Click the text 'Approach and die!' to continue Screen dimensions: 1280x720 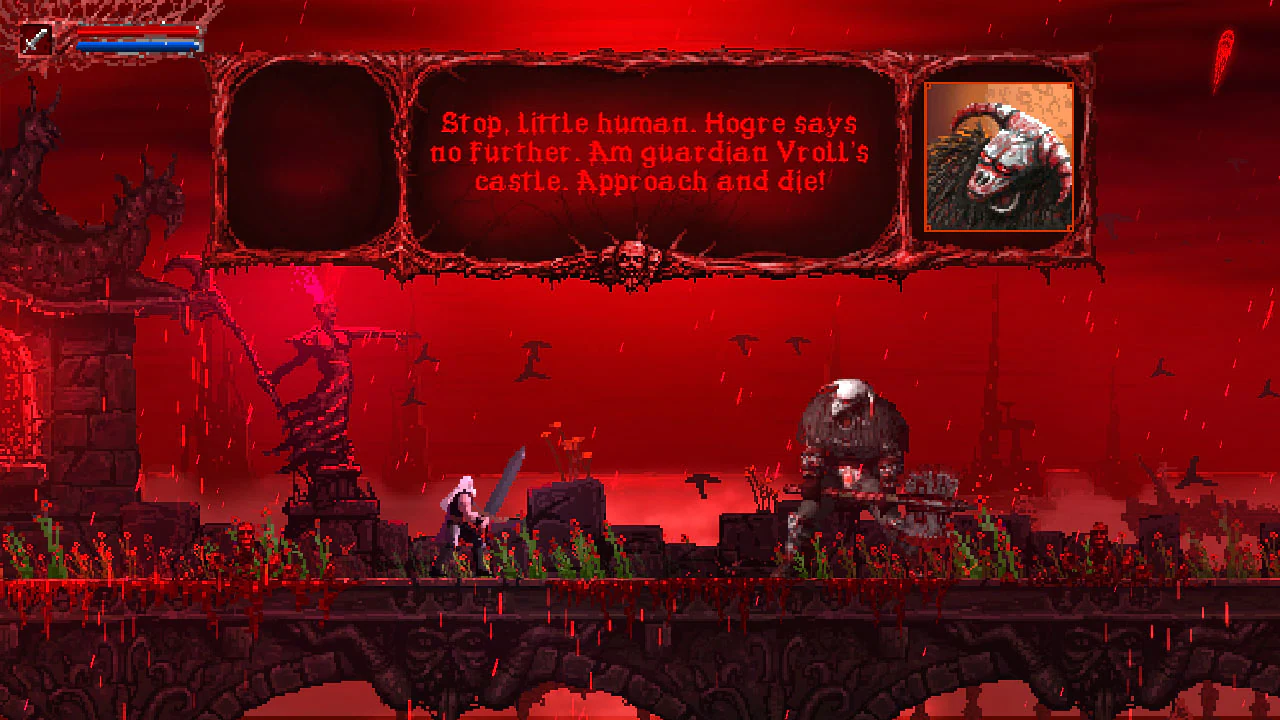(x=700, y=184)
